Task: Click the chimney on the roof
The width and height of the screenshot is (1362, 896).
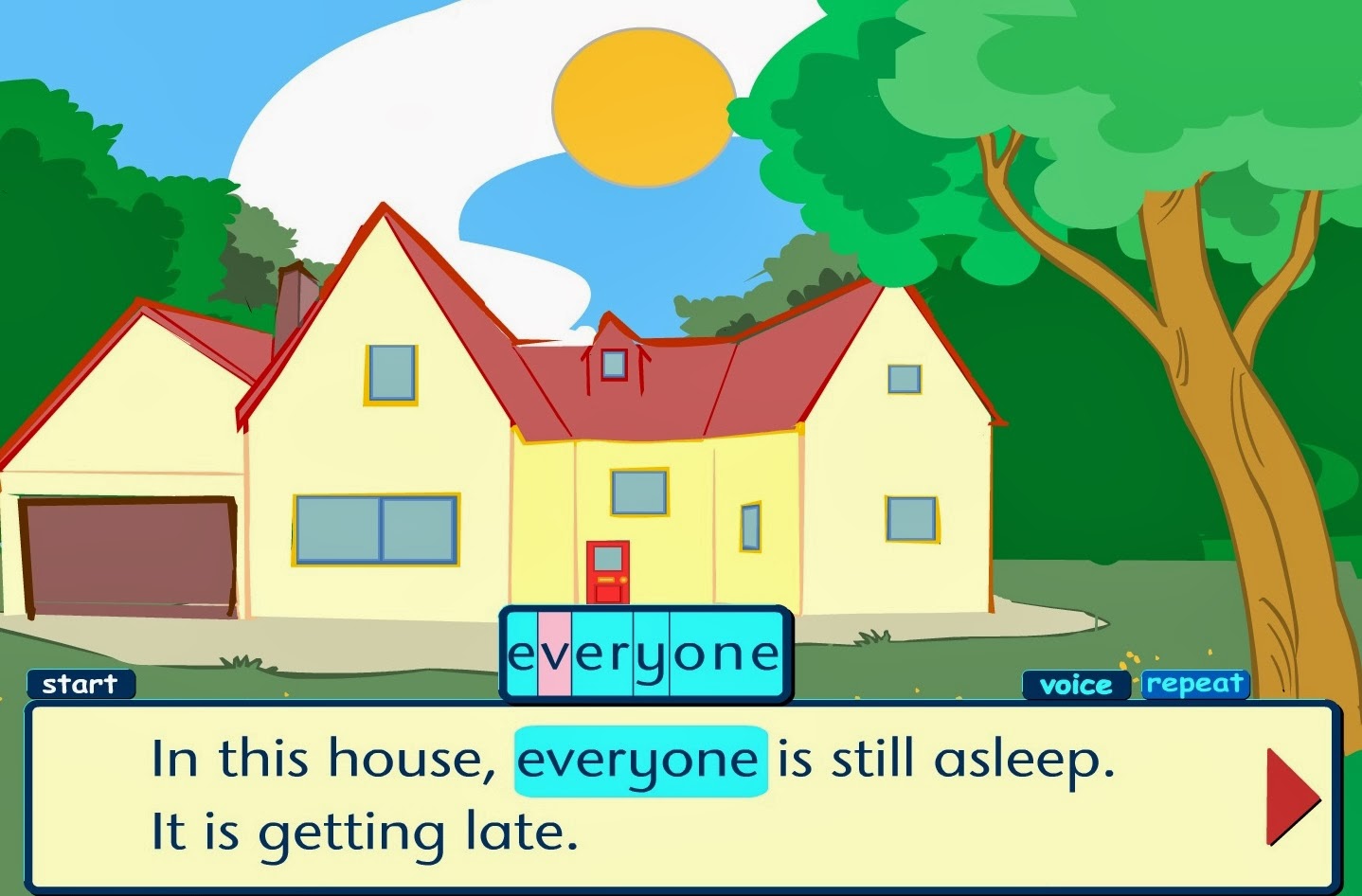Action: click(x=296, y=298)
